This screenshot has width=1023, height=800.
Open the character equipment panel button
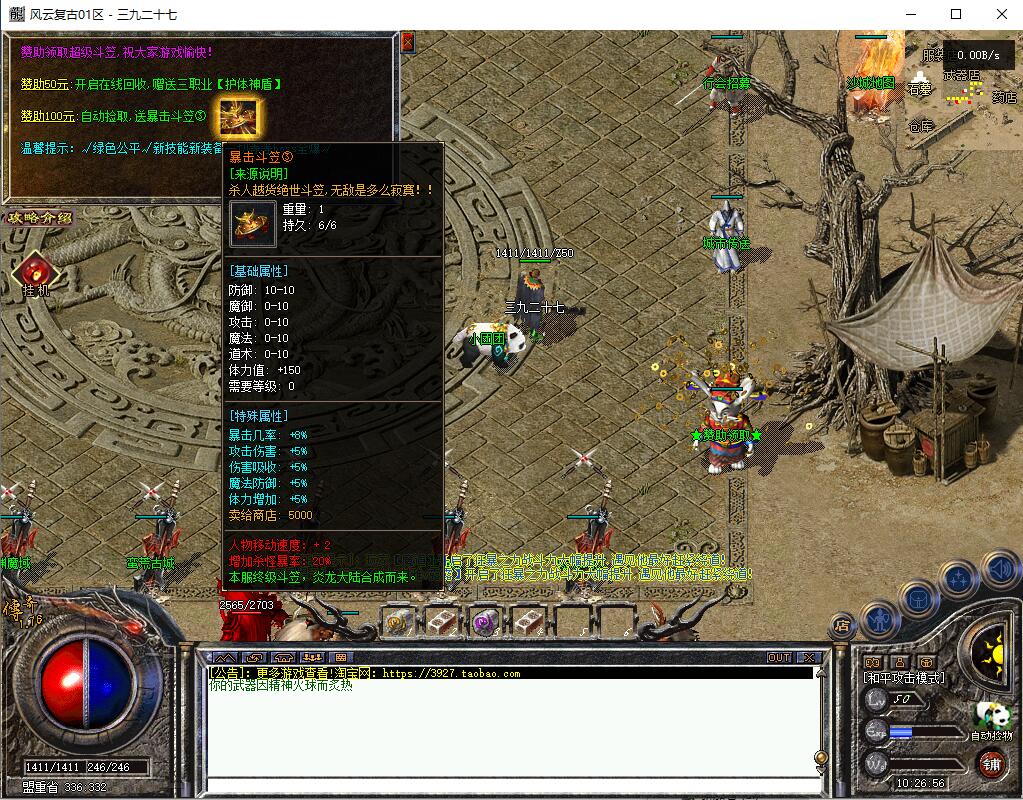click(881, 620)
